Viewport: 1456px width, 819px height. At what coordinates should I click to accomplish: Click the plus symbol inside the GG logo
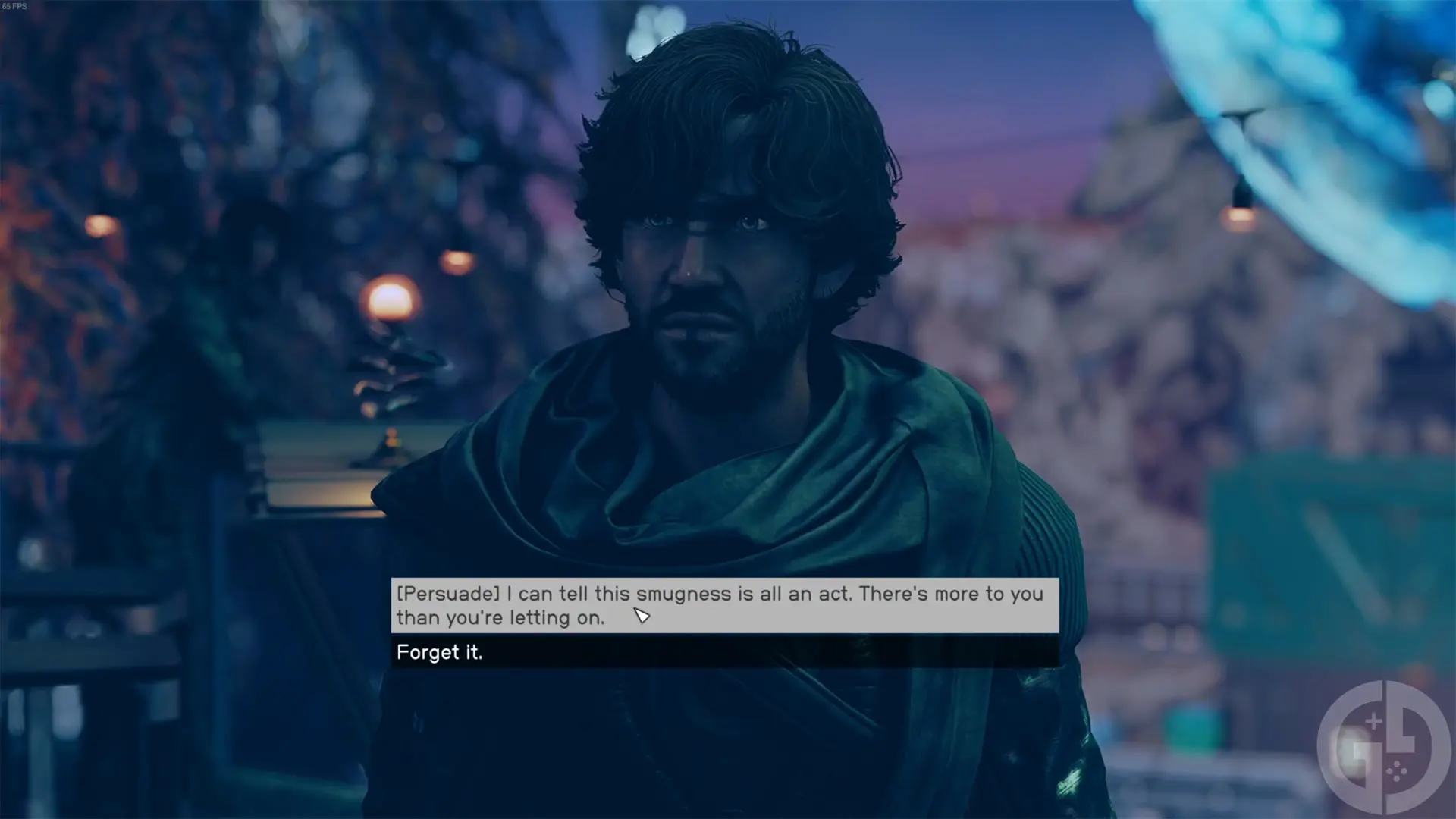click(x=1373, y=720)
